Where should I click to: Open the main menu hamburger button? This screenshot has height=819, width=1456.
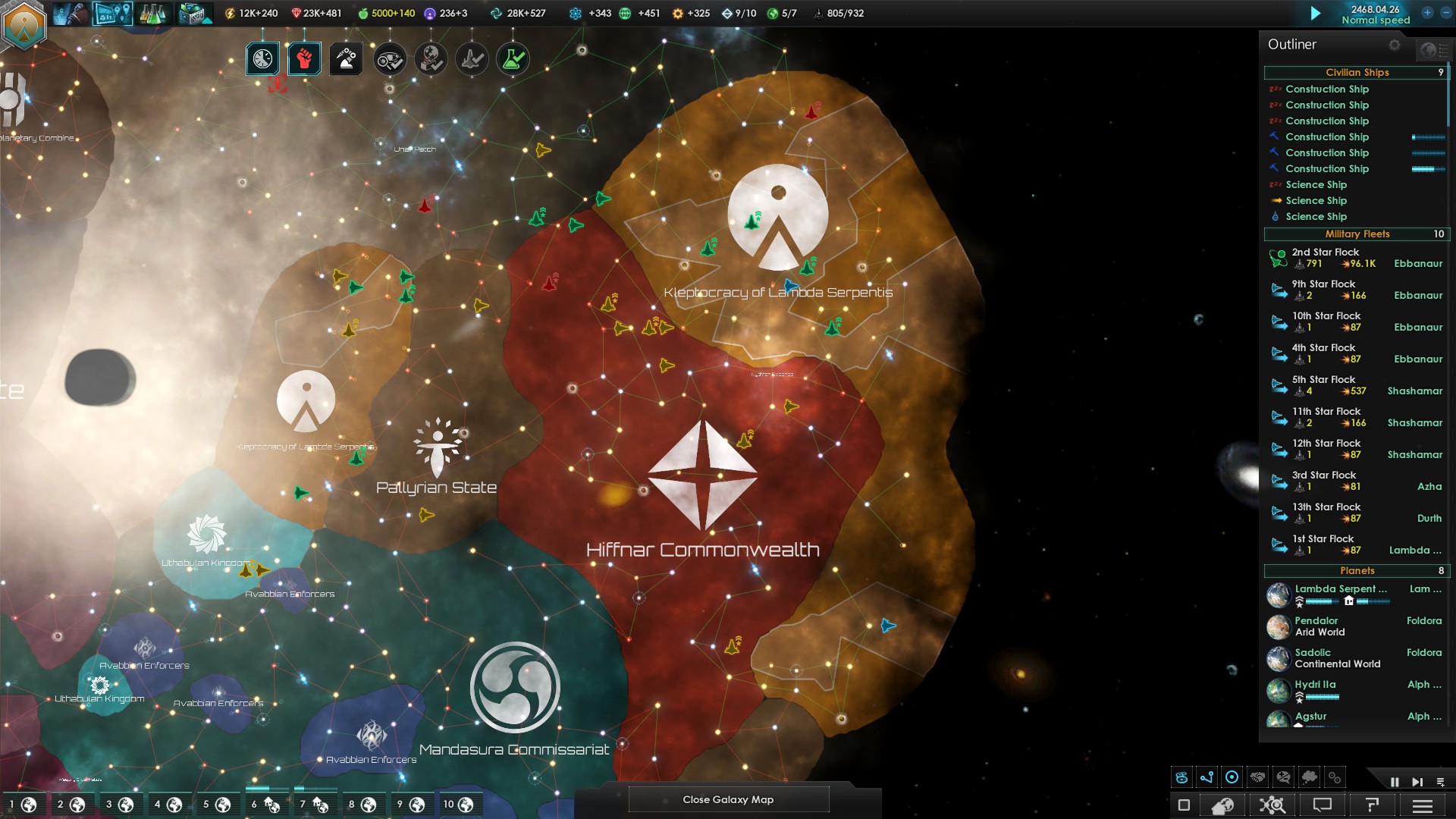click(x=1423, y=805)
